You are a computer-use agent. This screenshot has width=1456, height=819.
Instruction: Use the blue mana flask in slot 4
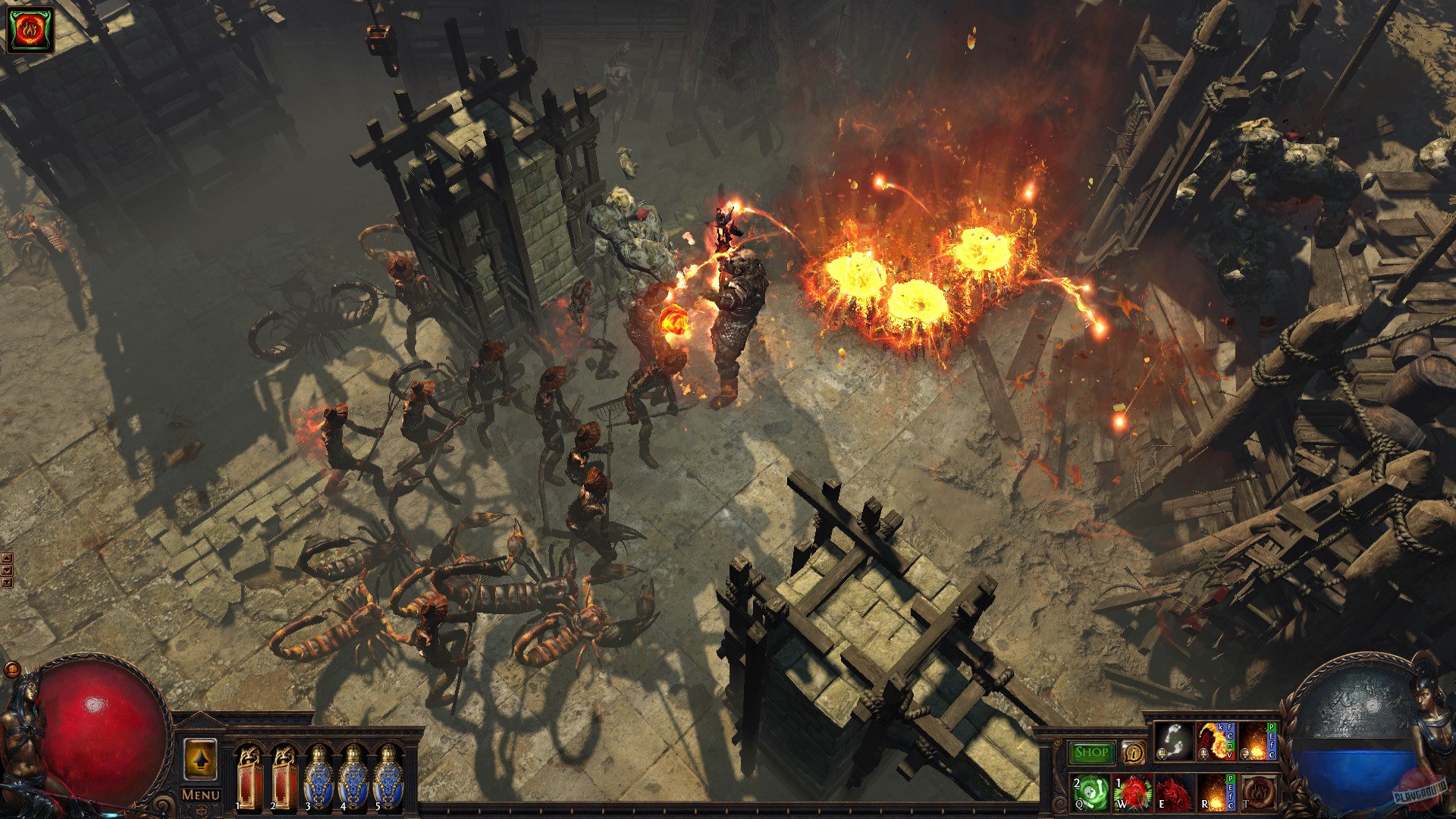coord(353,777)
